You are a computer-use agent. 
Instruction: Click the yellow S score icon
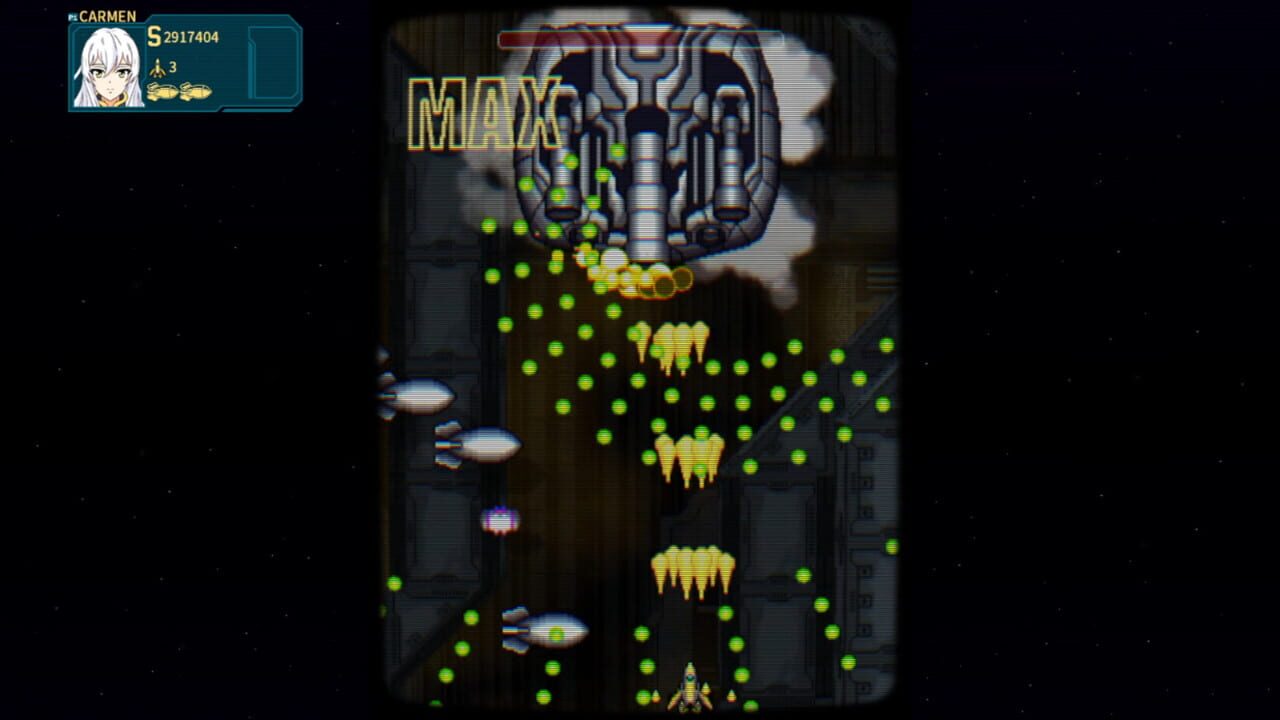[153, 37]
